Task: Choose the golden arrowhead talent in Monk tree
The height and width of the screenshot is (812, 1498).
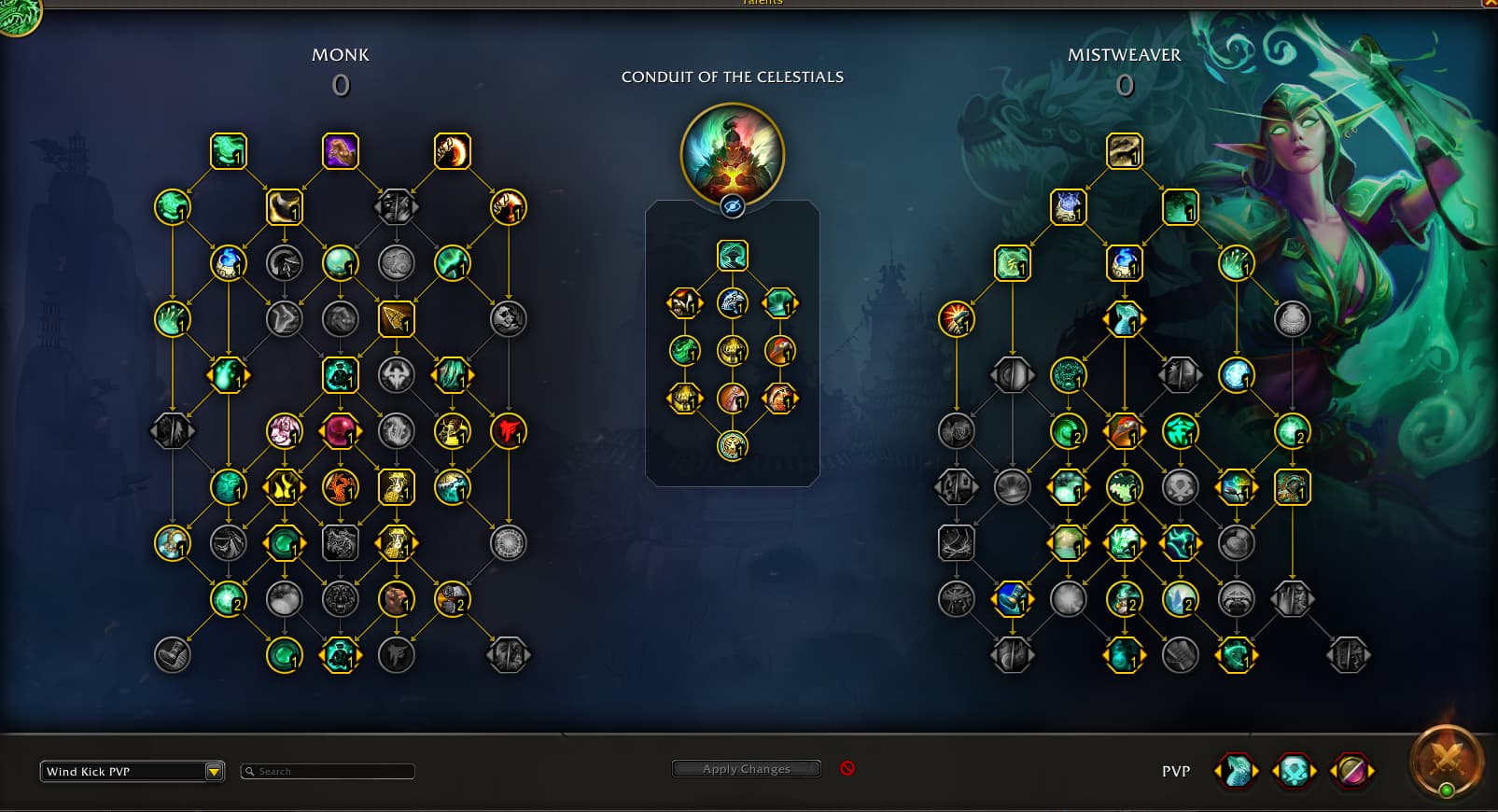Action: [397, 319]
